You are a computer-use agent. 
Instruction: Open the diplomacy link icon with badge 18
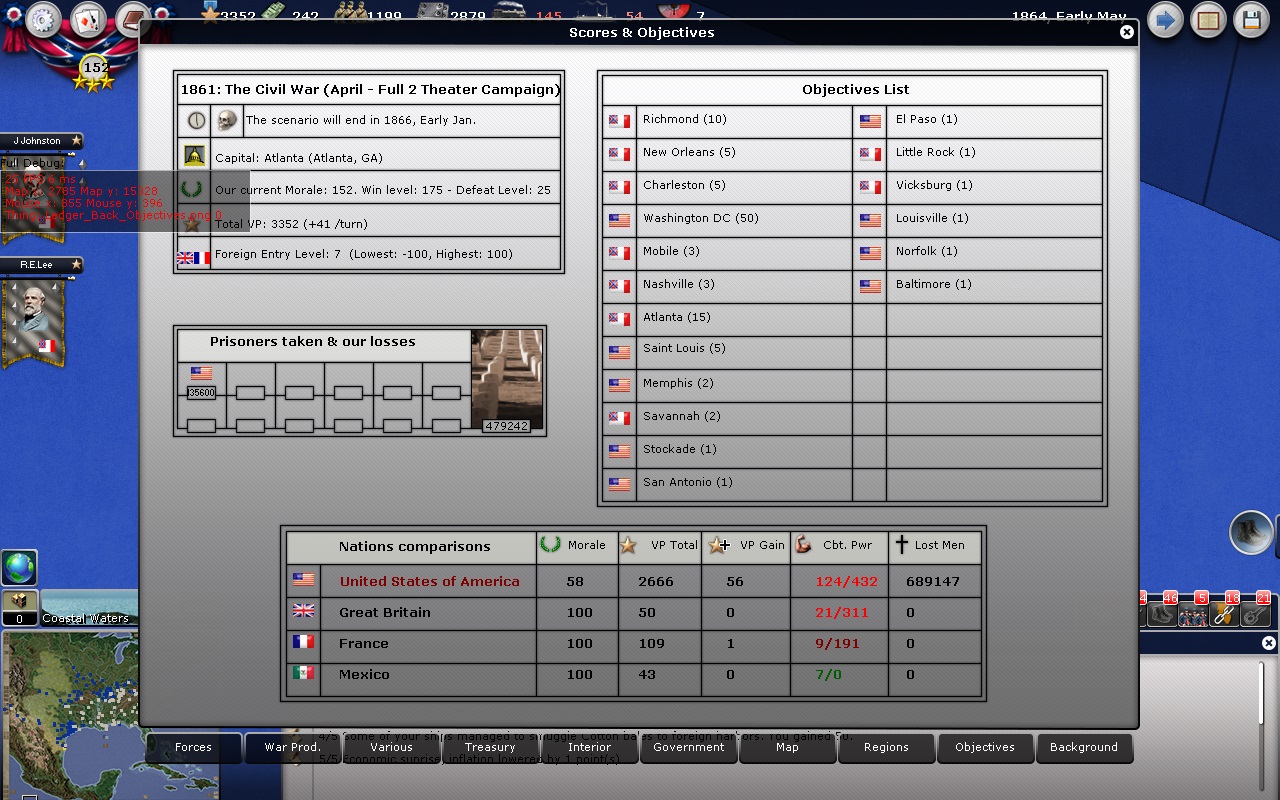(1224, 615)
